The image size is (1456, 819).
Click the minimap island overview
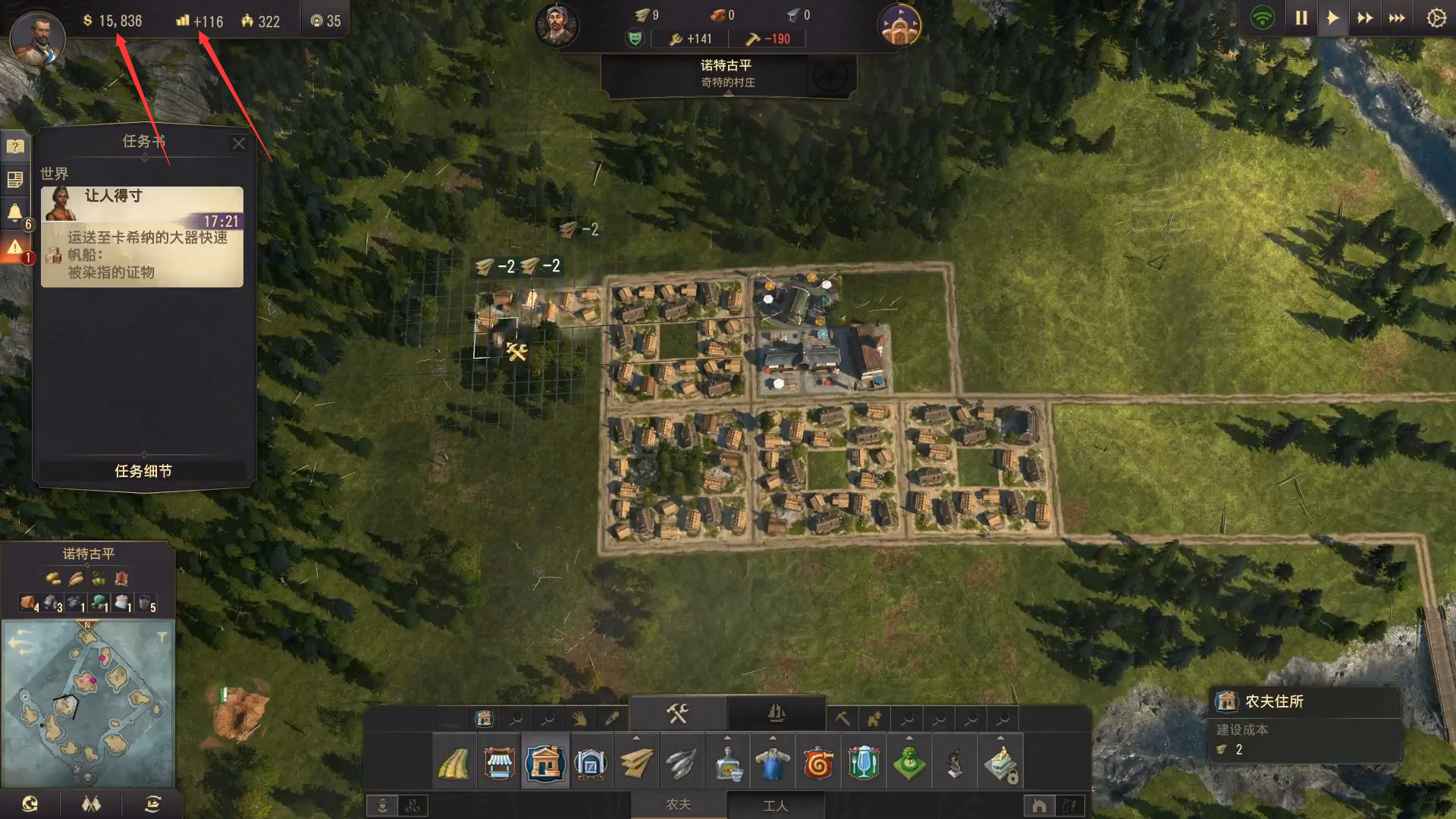(x=88, y=702)
